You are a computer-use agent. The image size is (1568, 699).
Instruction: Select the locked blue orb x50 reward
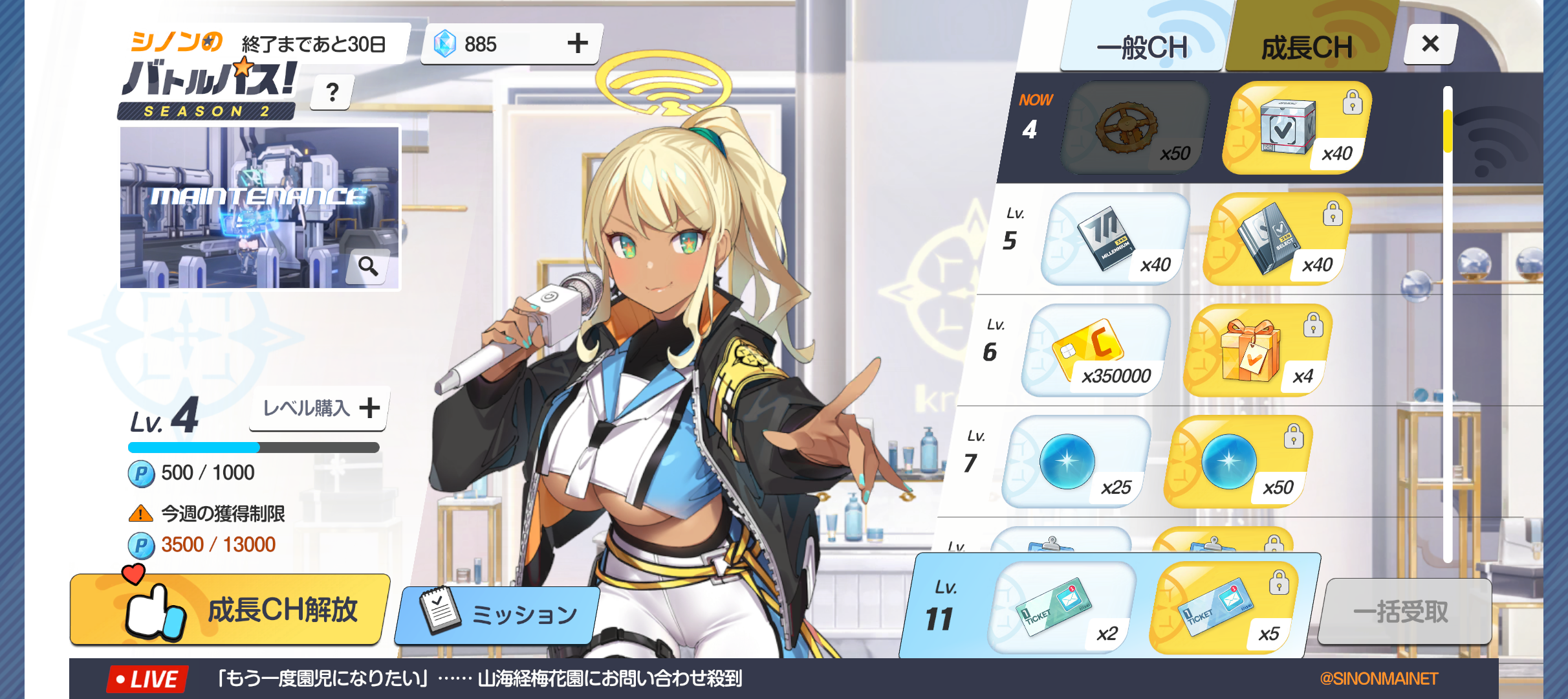click(1238, 461)
